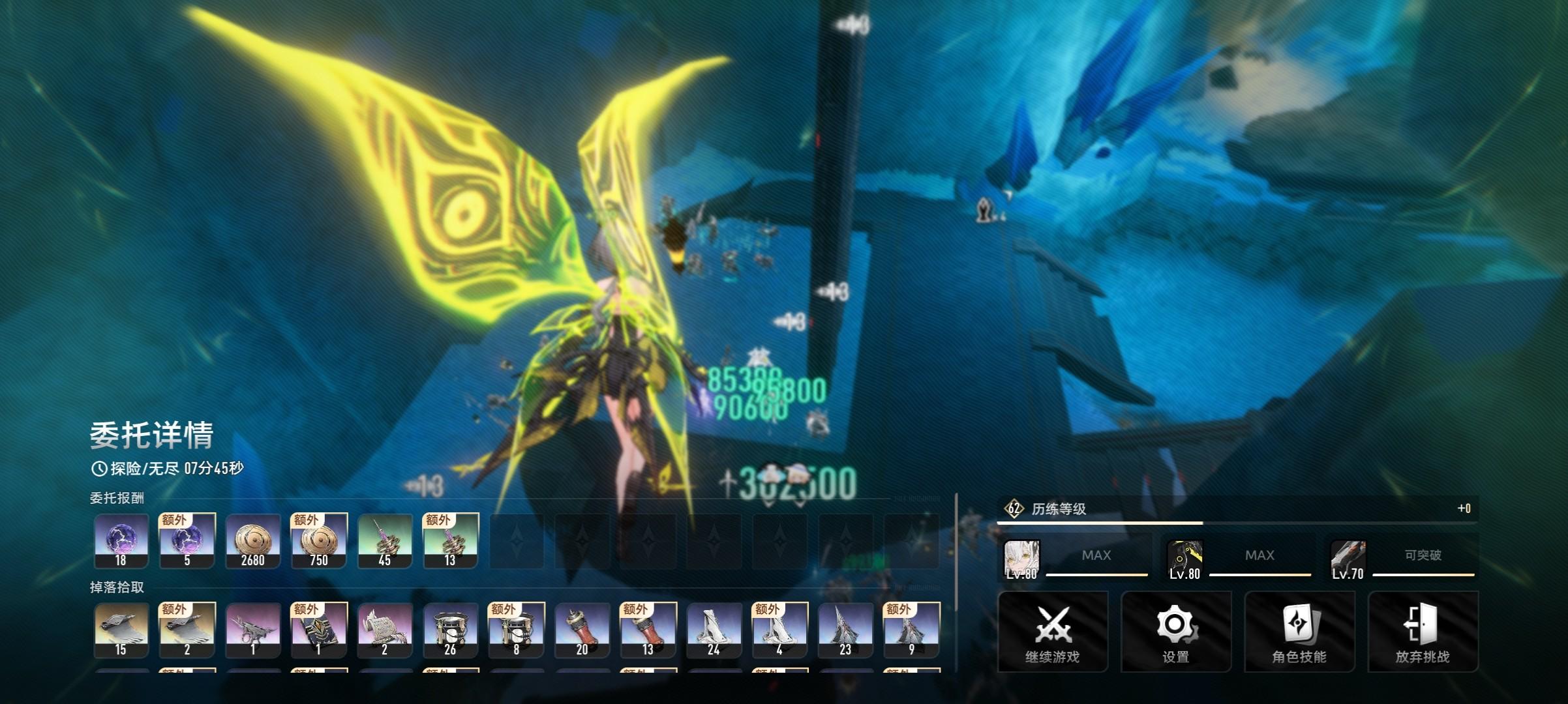1568x704 pixels.
Task: Select the gold coin reward showing 2680
Action: pos(253,541)
